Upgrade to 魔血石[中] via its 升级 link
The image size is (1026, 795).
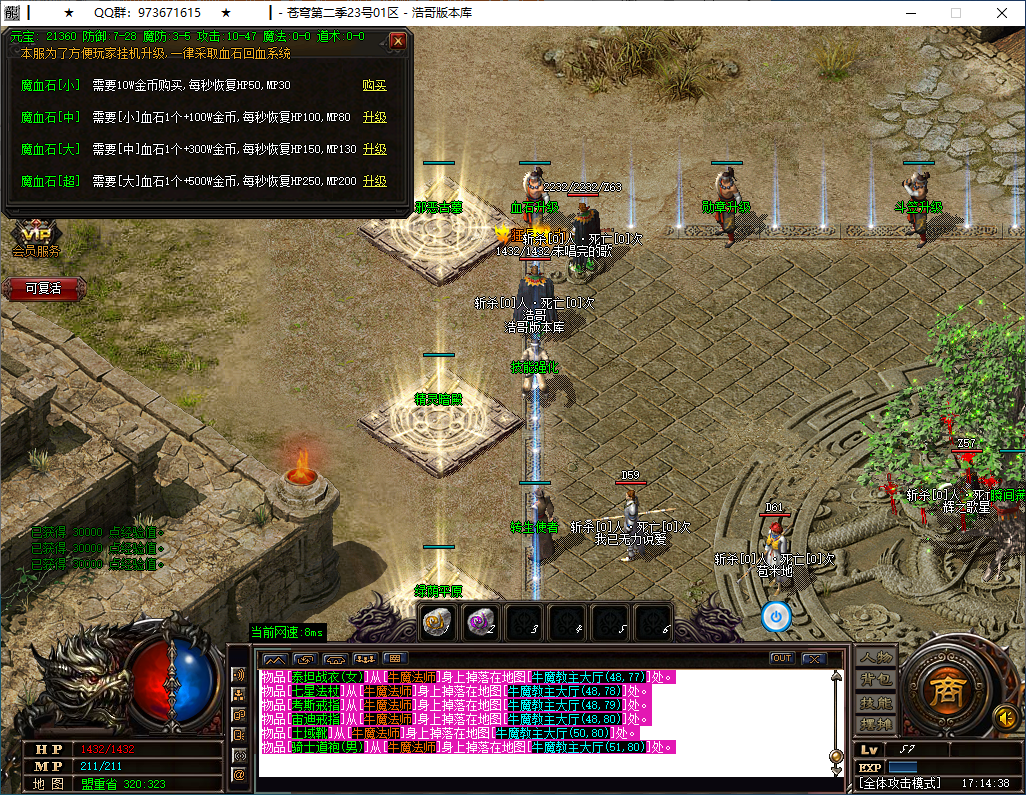pos(374,117)
